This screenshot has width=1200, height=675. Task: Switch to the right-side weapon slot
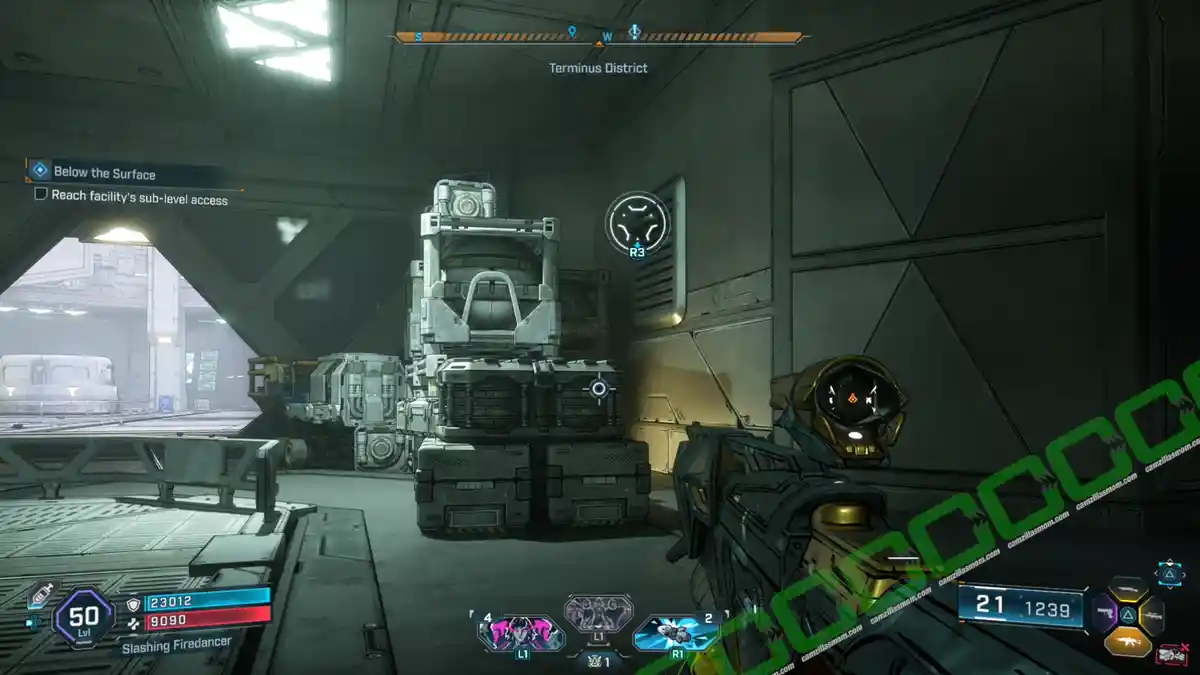pos(1151,615)
